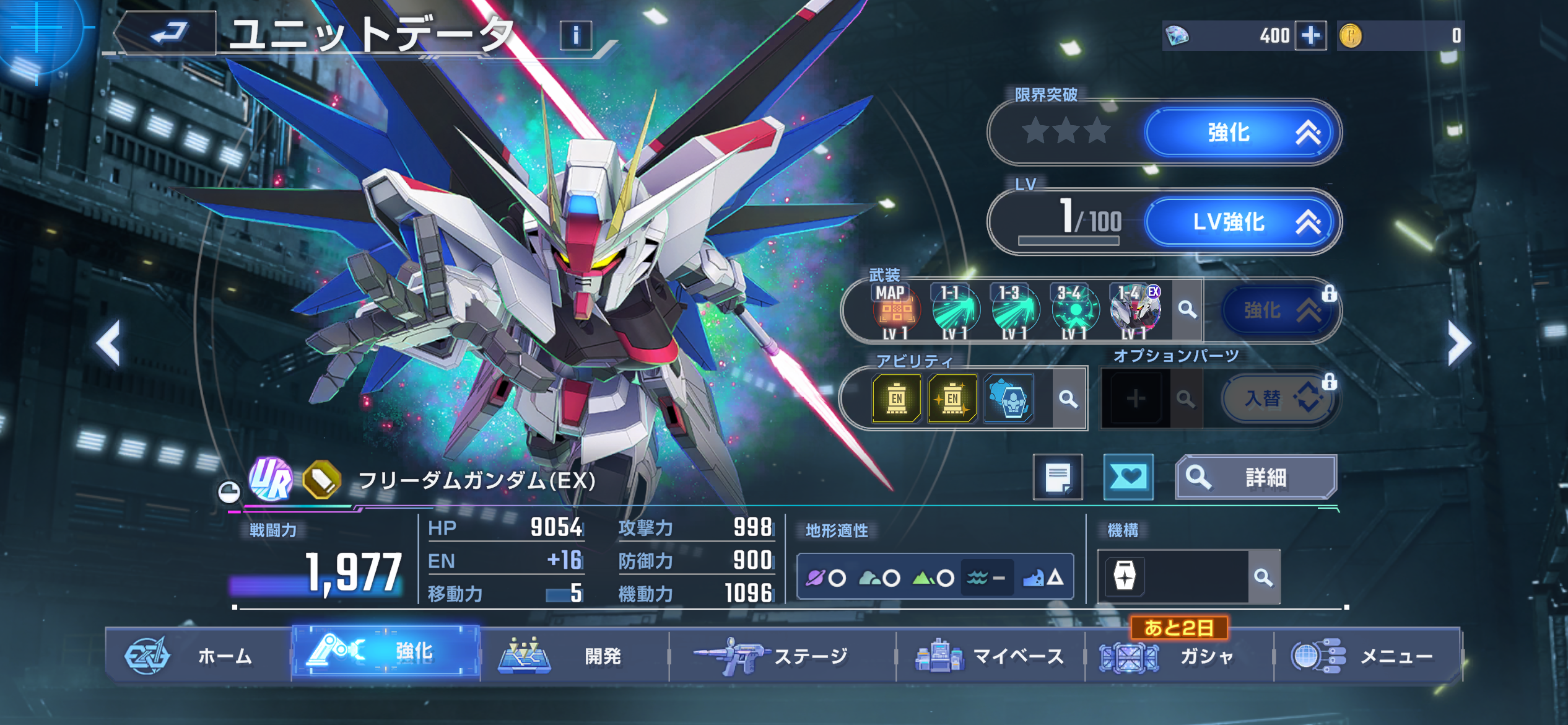1568x725 pixels.
Task: Inspect weapons with the 武装 magnifier
Action: click(1187, 310)
